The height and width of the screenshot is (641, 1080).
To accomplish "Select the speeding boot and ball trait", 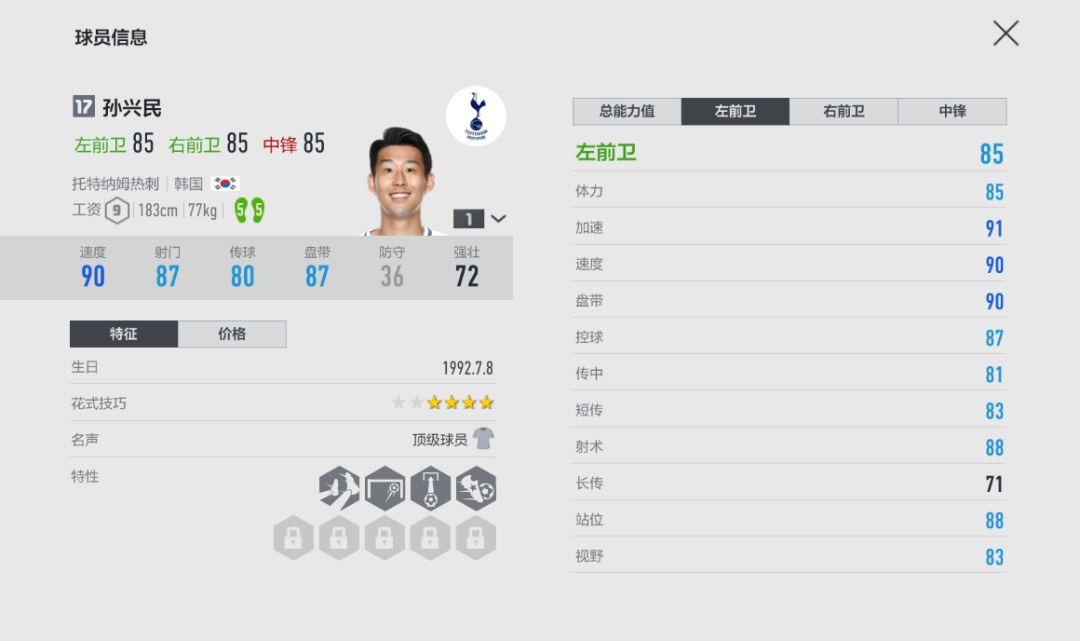I will tap(476, 489).
